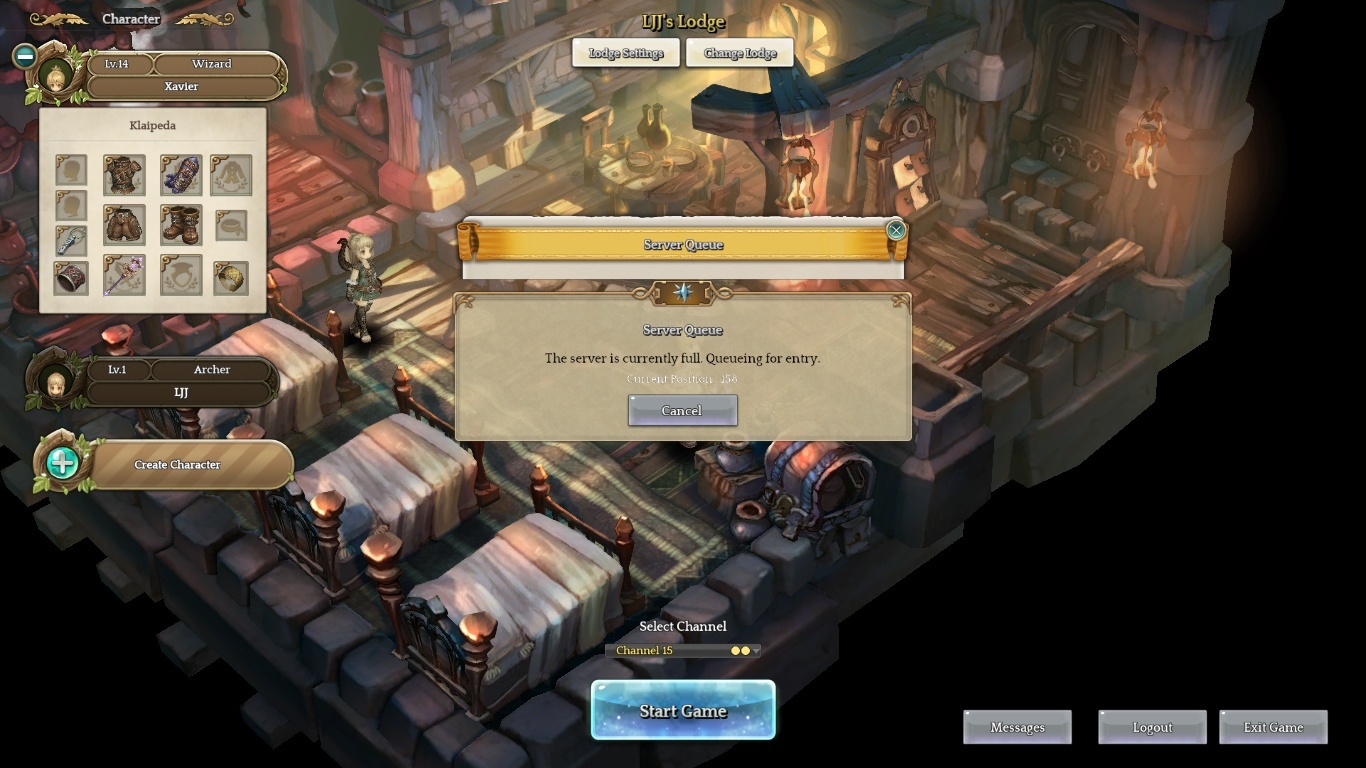Inspect the blue gauntlets equipment slot
The image size is (1366, 768).
pos(180,175)
